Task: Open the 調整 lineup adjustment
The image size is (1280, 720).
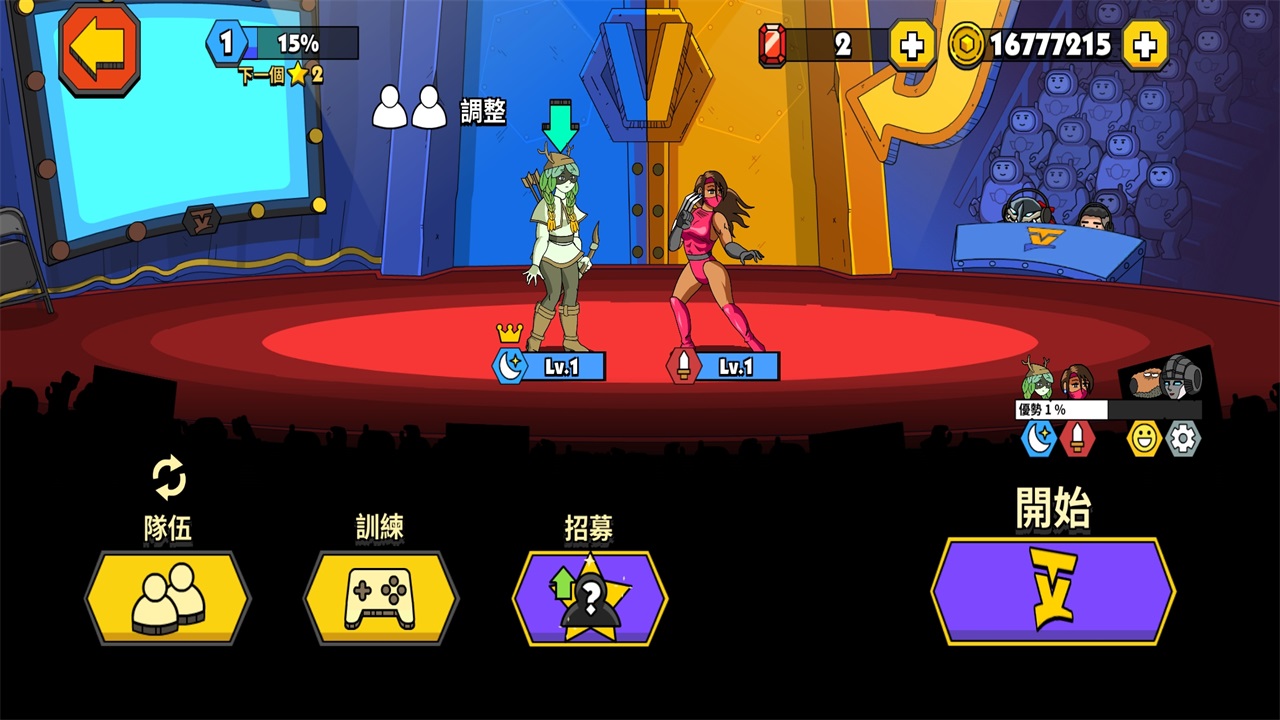Action: pyautogui.click(x=440, y=109)
